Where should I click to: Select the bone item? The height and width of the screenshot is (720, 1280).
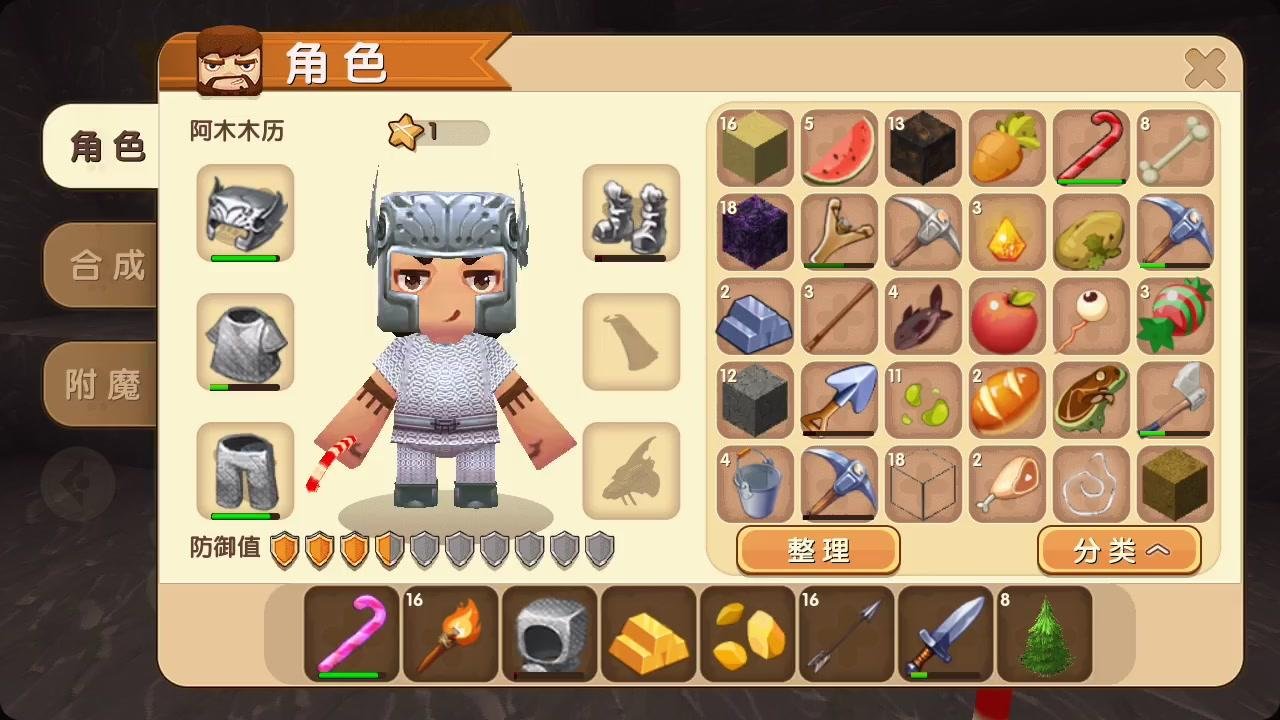point(1175,150)
